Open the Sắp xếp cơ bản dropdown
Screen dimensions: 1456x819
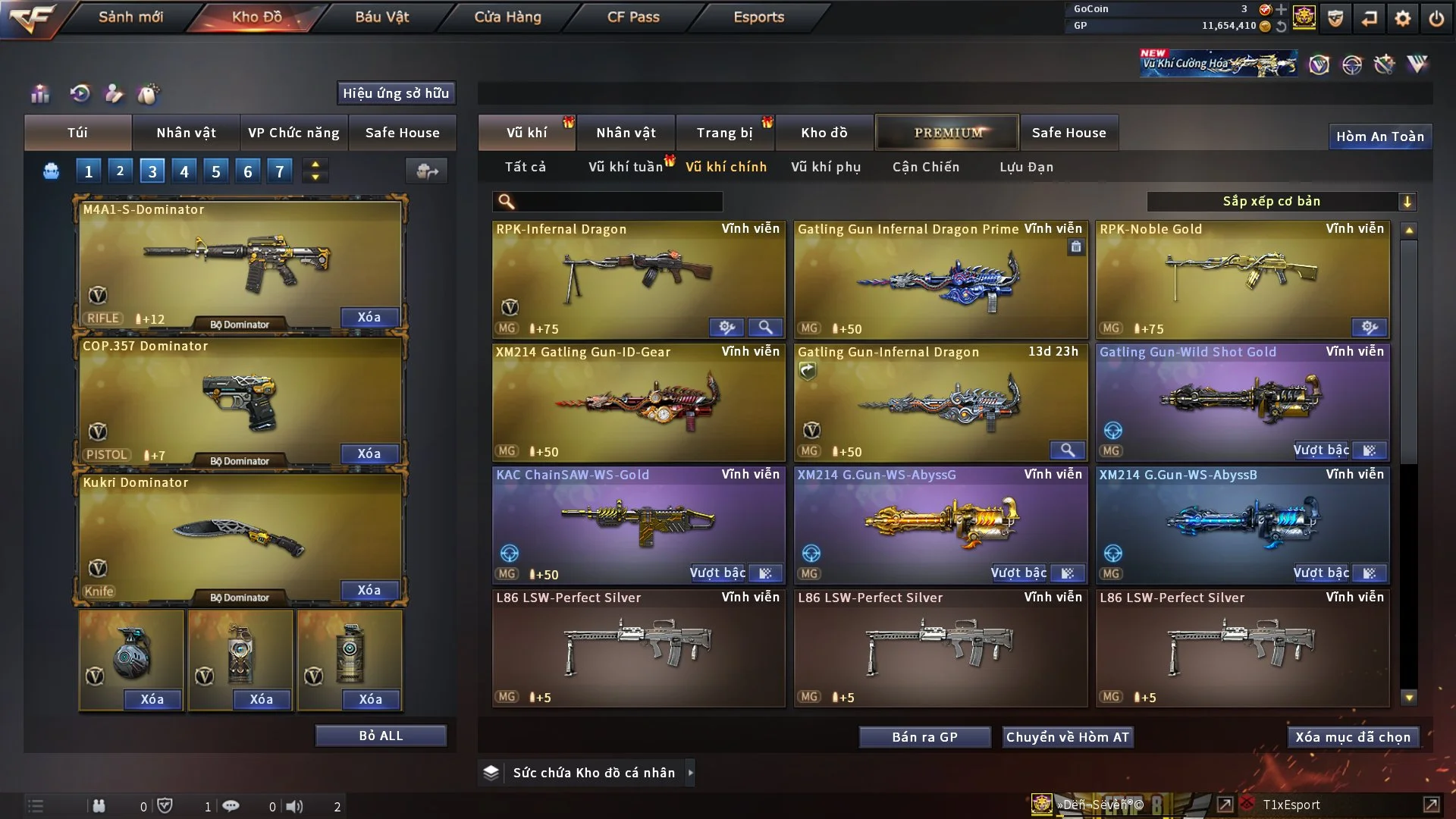click(1281, 201)
